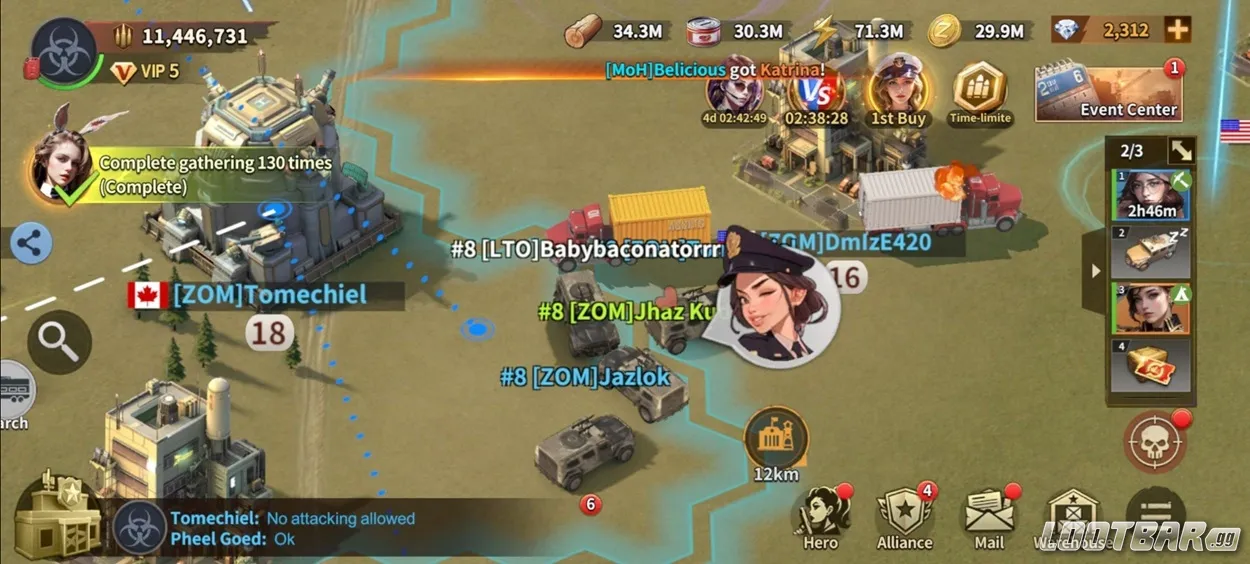The image size is (1250, 564).
Task: Select the gathering march with 2h46m timer
Action: coord(1152,195)
